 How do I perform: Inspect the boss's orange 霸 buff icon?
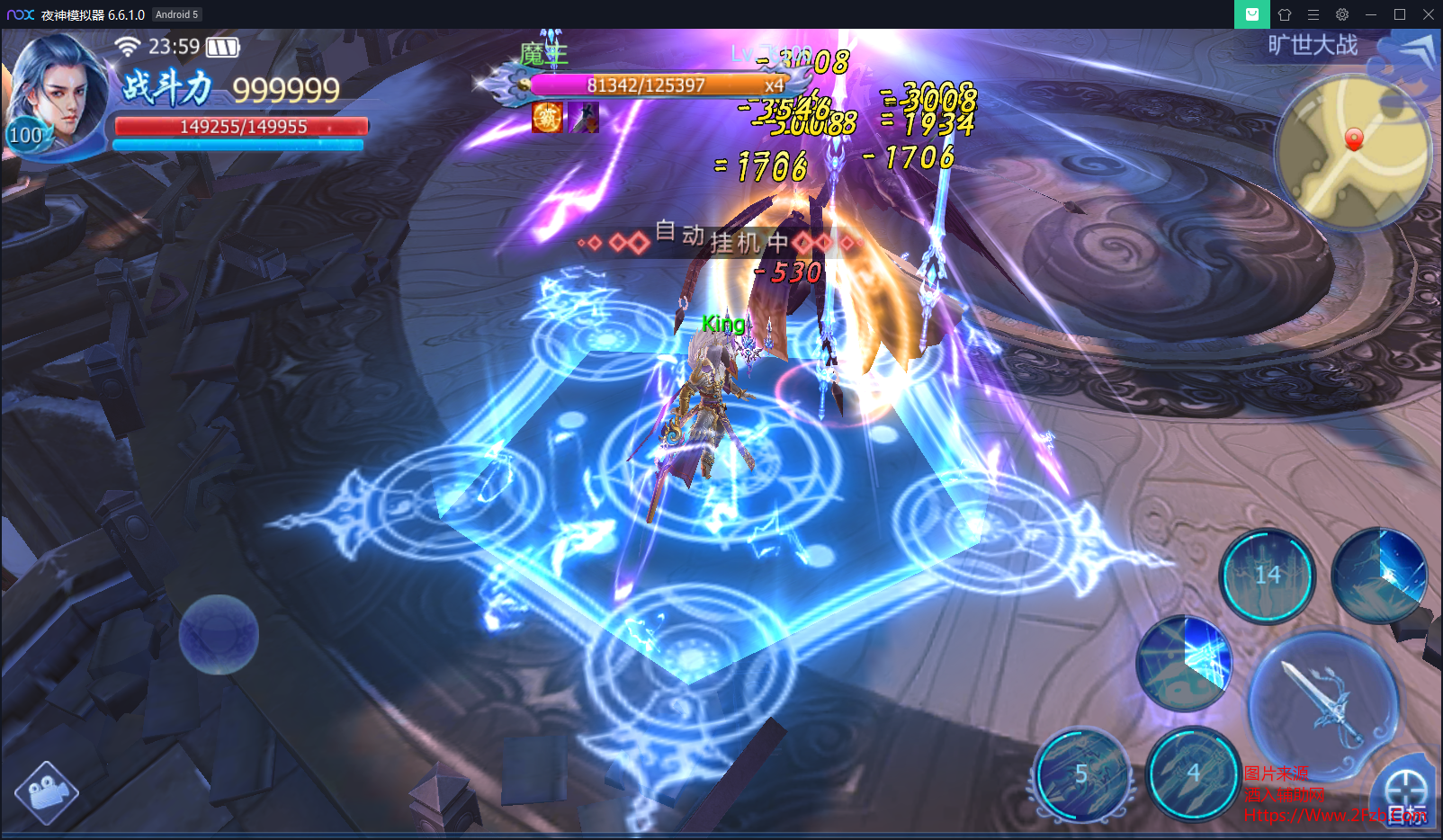[x=547, y=117]
